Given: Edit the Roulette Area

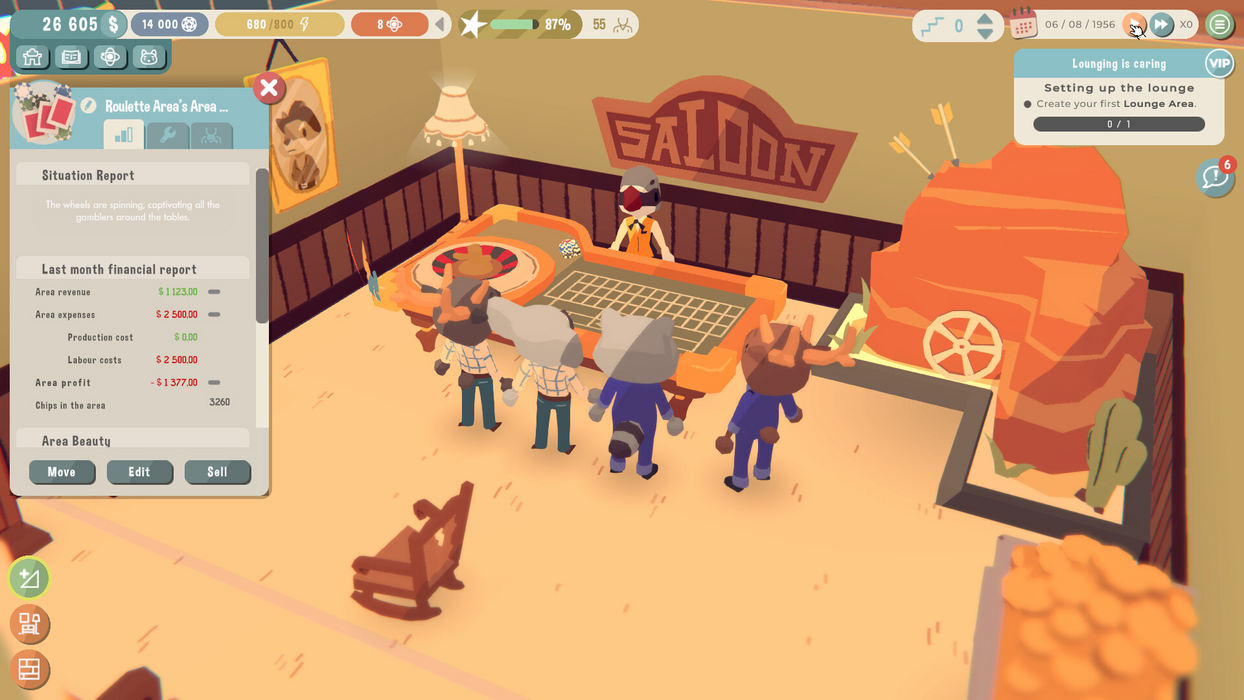Looking at the screenshot, I should (x=139, y=472).
